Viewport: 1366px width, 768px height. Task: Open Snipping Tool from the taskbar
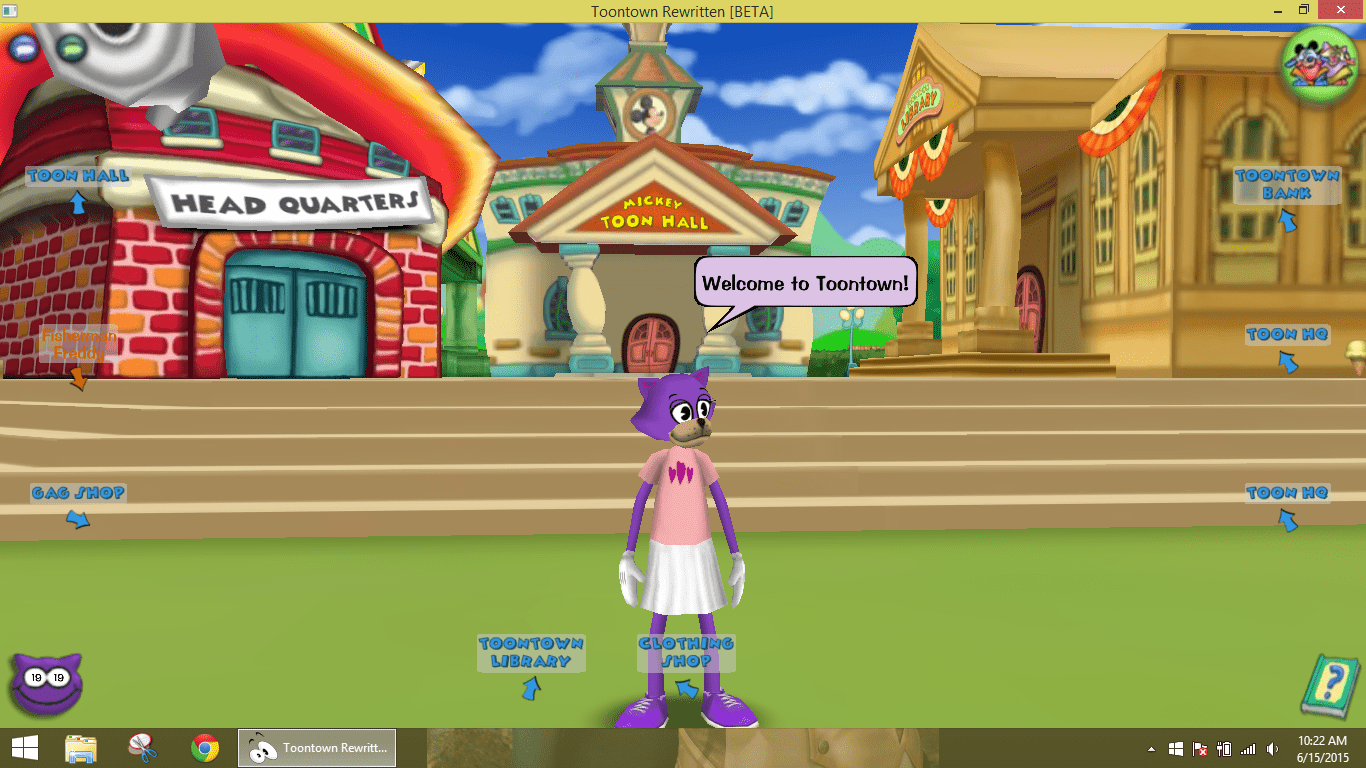click(143, 747)
